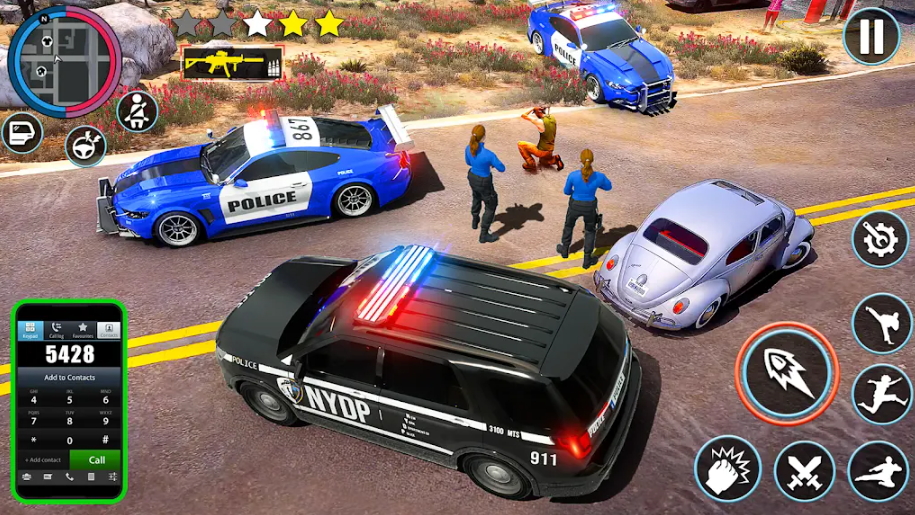Screen dimensions: 915x515
Task: Activate the rocket boost button
Action: point(786,373)
